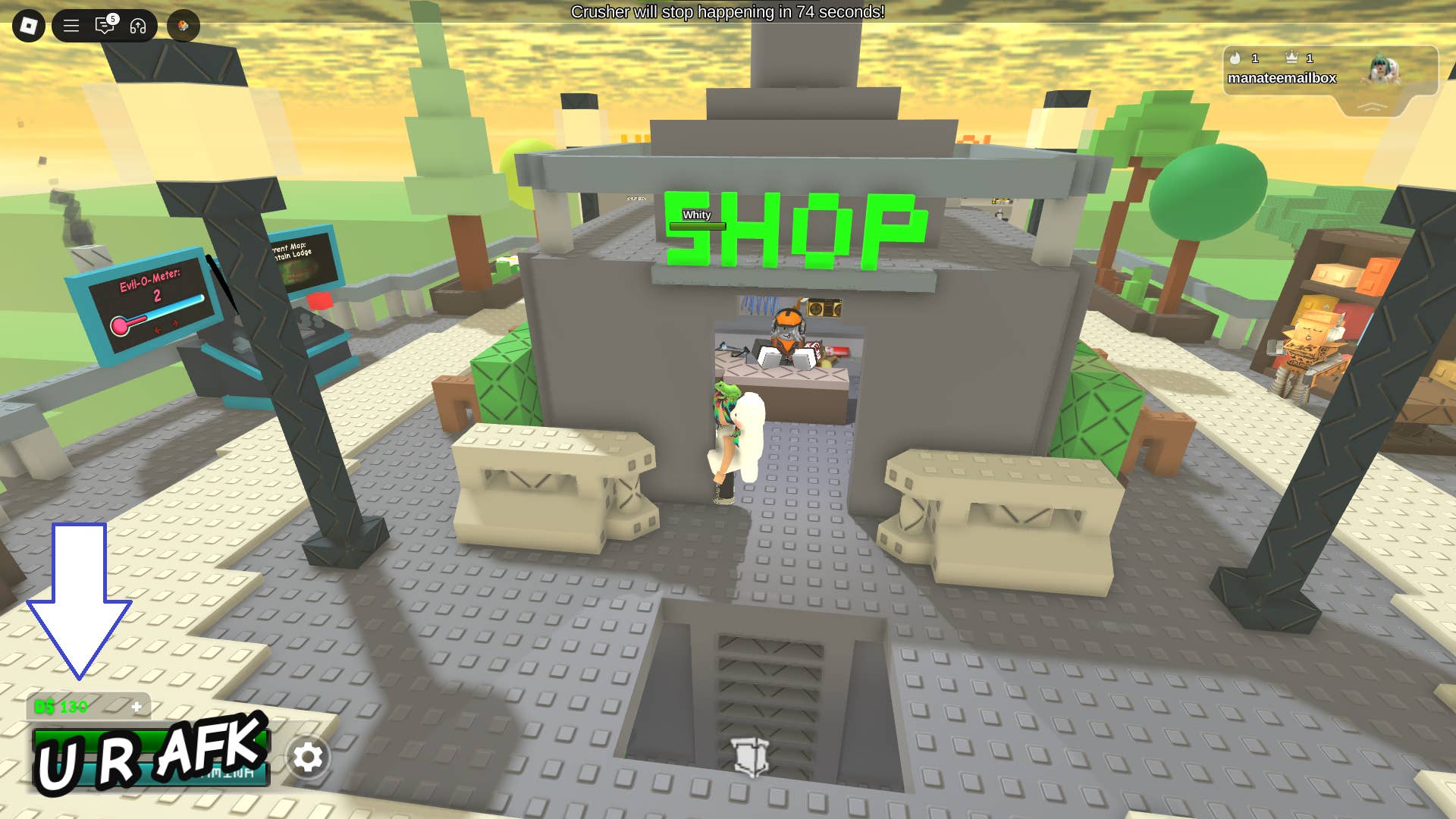Click the left arrow under the Evil-O-Meter
1456x819 pixels.
coord(157,331)
